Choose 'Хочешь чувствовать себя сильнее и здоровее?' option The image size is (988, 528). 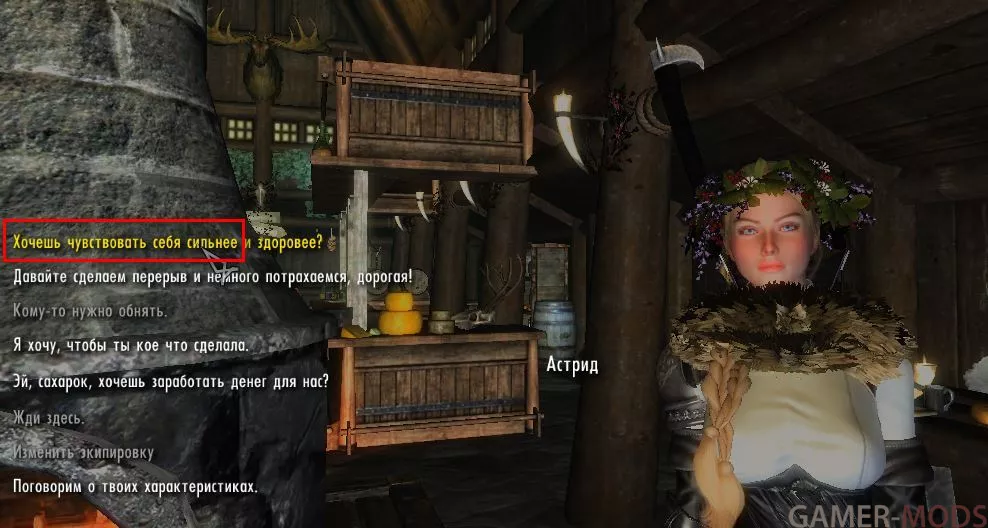[168, 242]
